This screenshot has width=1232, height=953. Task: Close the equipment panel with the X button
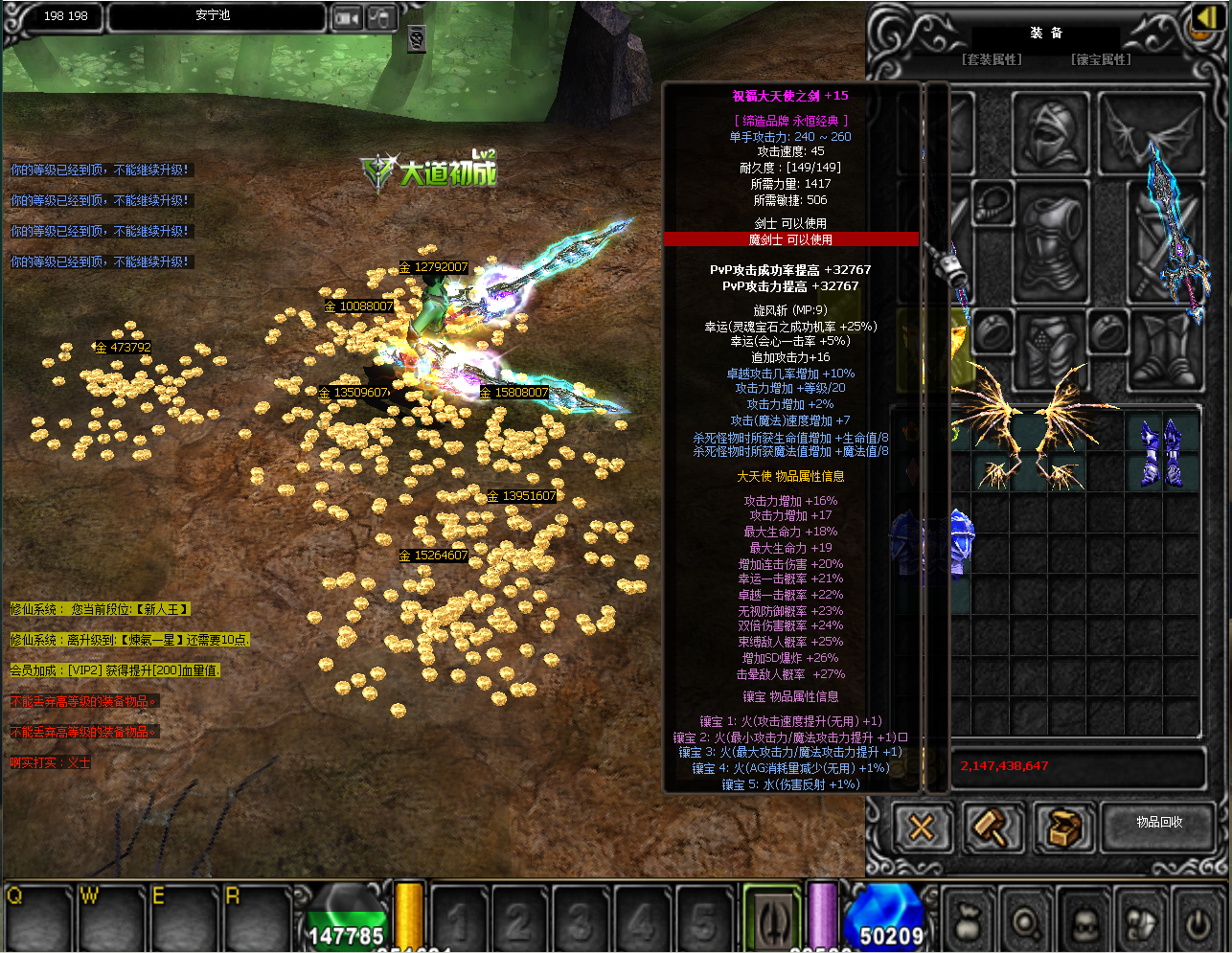(922, 827)
